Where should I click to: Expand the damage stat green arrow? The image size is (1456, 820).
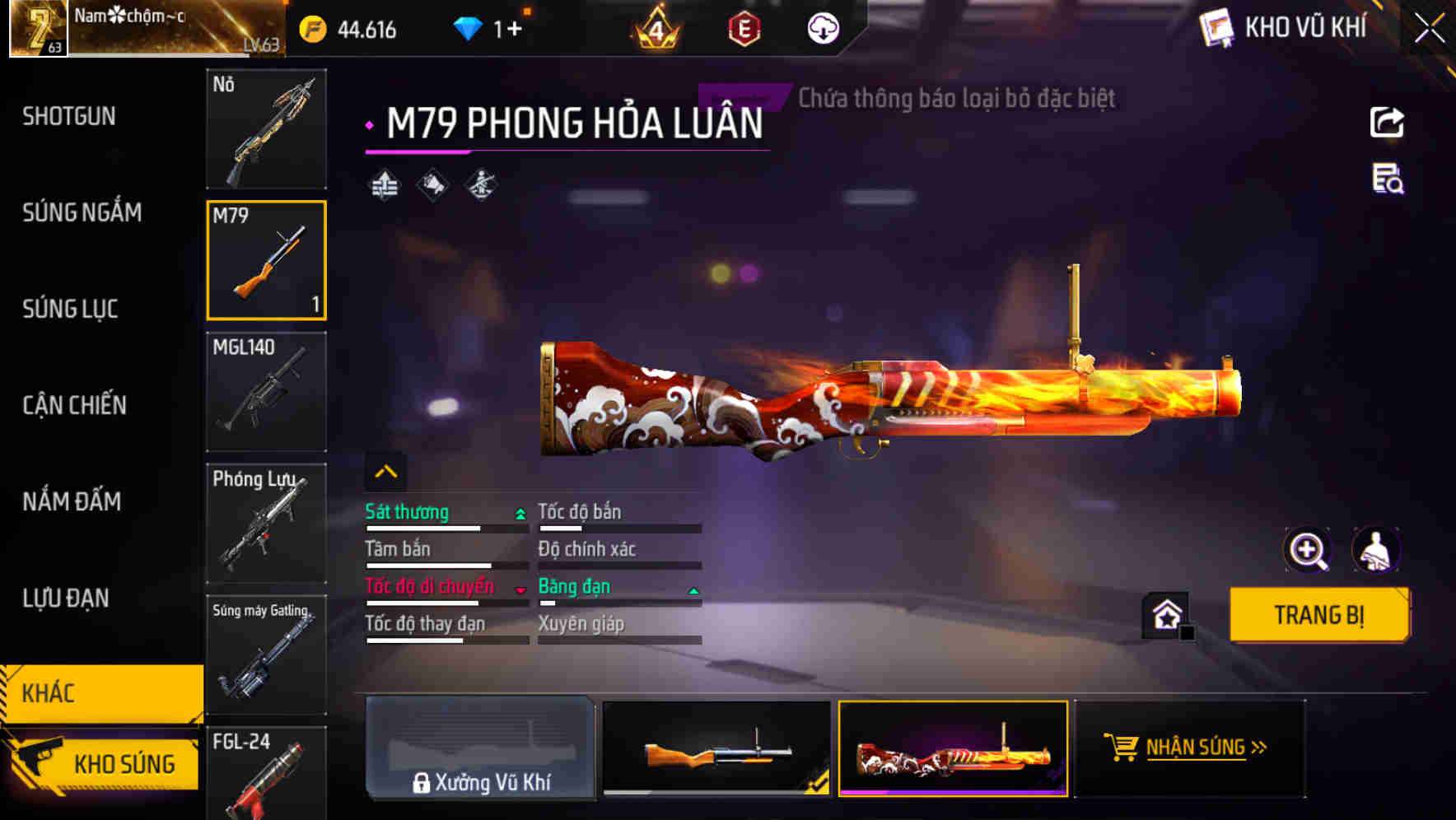[x=519, y=512]
